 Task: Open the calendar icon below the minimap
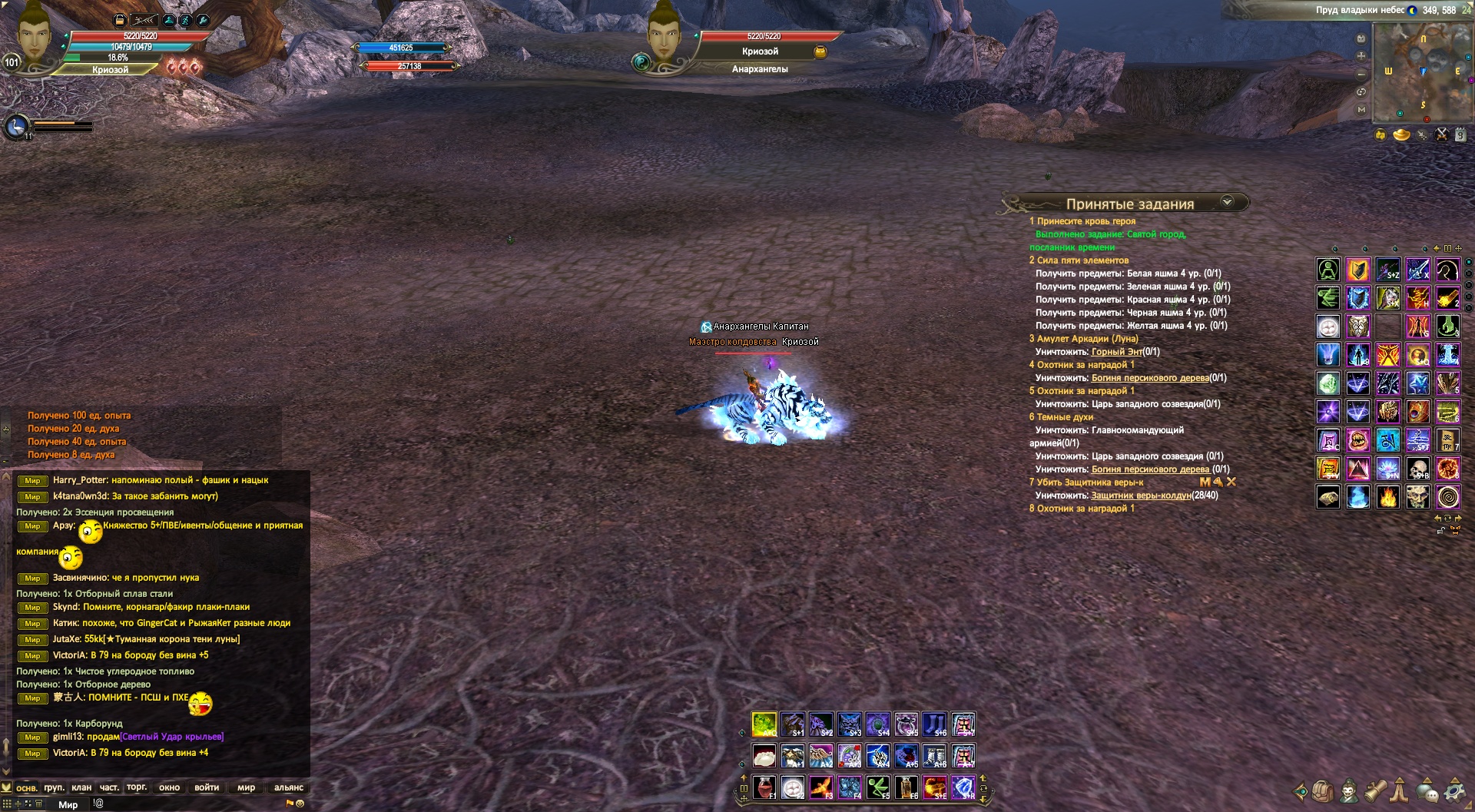point(1460,134)
